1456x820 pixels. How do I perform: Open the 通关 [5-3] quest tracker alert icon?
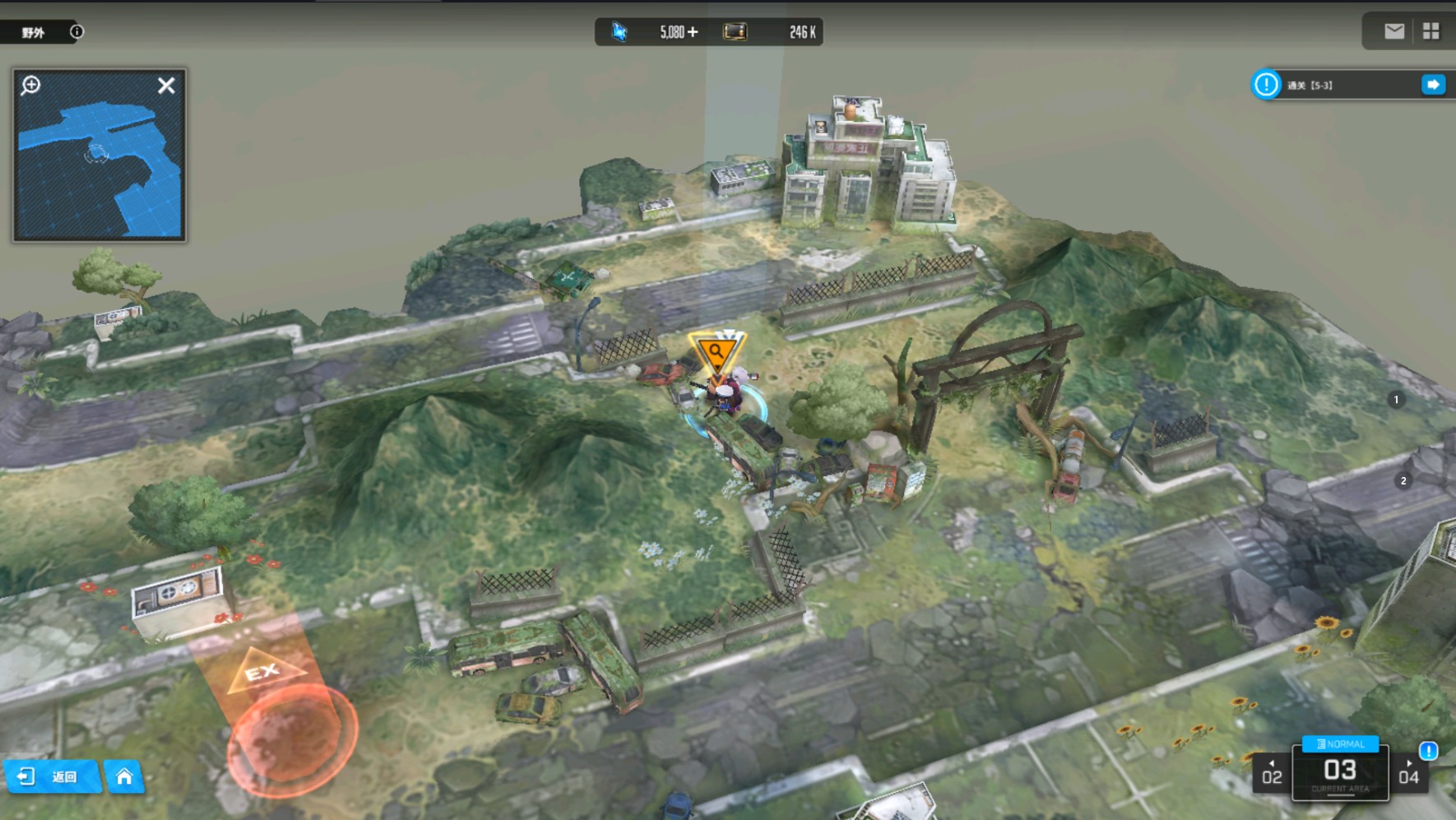1266,85
